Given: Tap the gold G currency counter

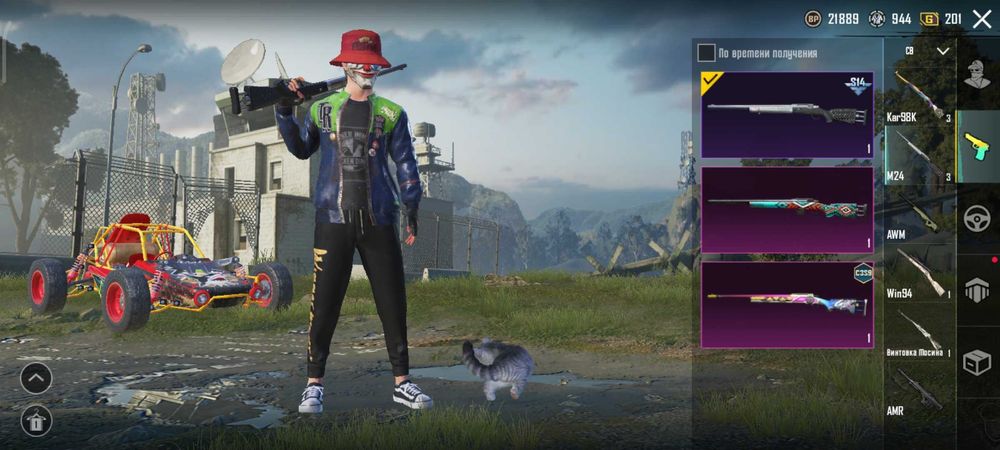Looking at the screenshot, I should [x=942, y=19].
